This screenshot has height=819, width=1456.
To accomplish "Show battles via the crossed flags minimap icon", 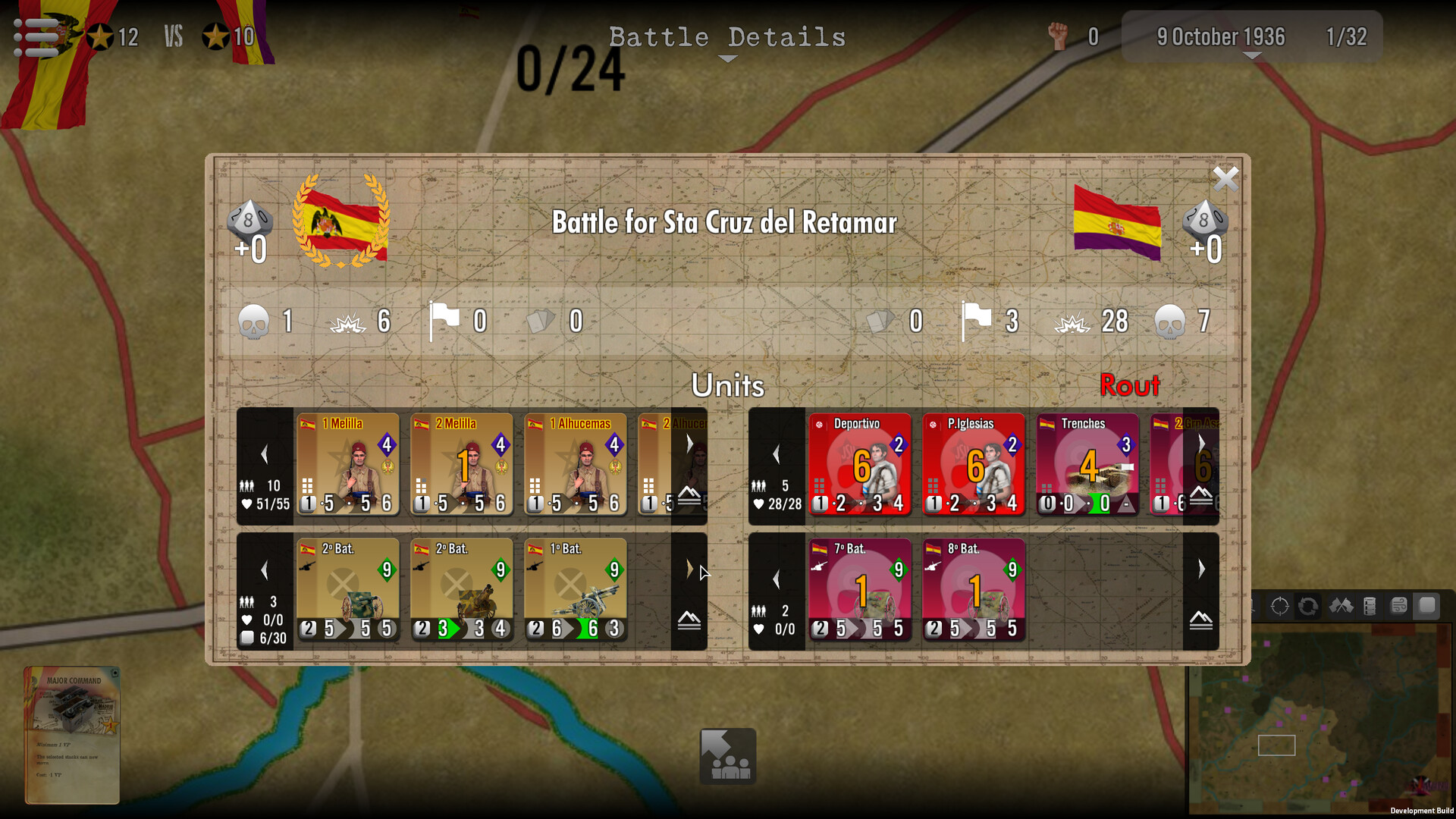I will point(1342,607).
